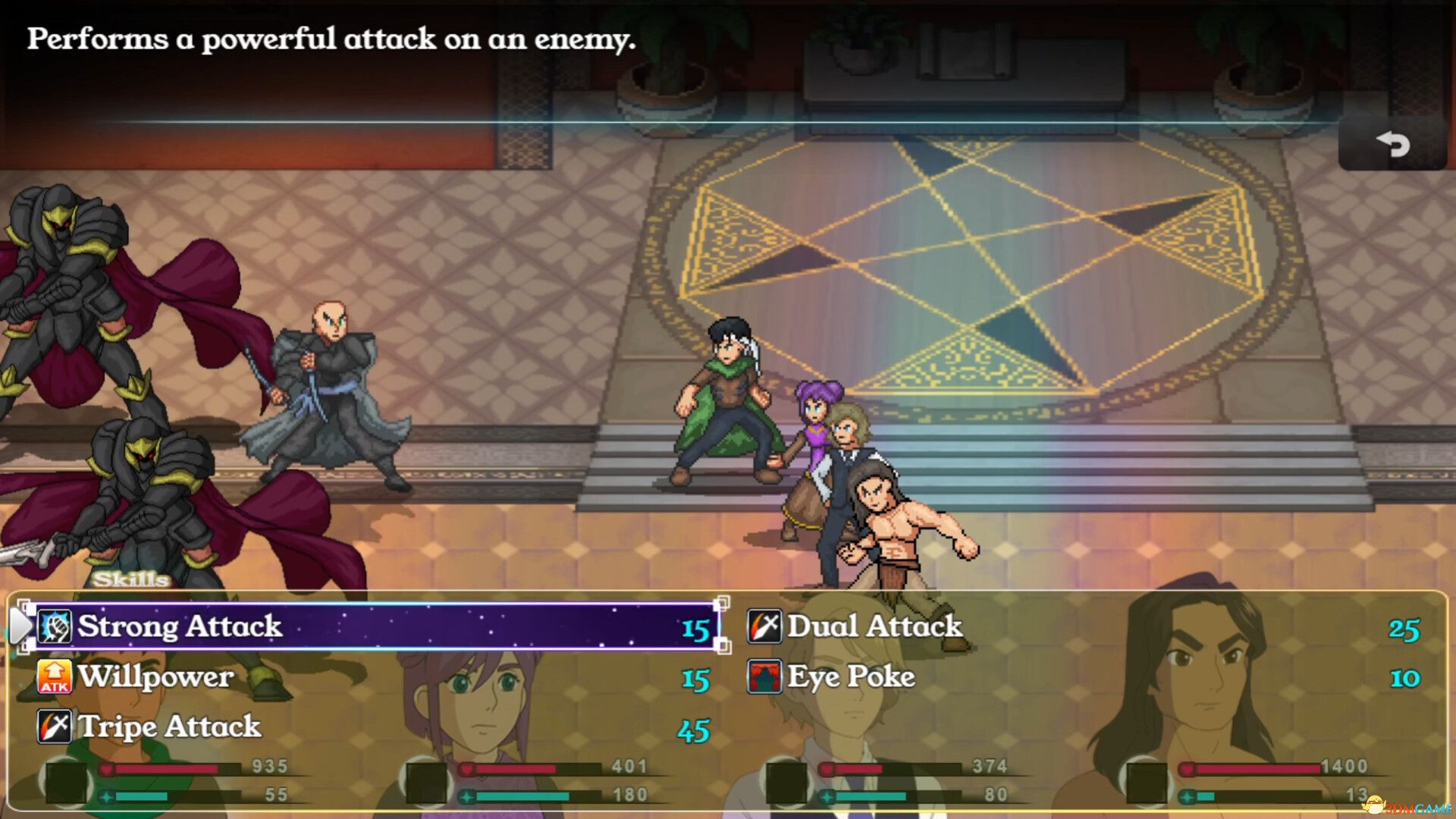Image resolution: width=1456 pixels, height=819 pixels.
Task: Select the Tripe Attack slash icon
Action: pyautogui.click(x=54, y=727)
